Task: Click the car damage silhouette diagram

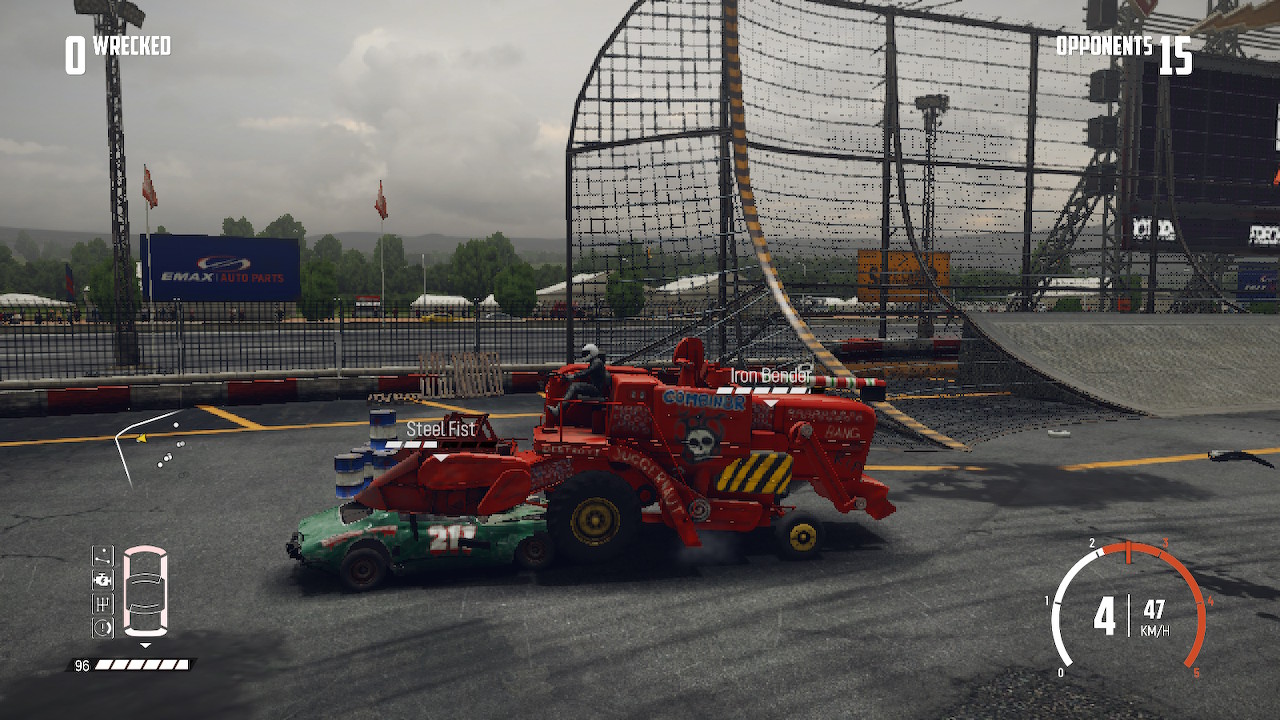Action: tap(145, 590)
